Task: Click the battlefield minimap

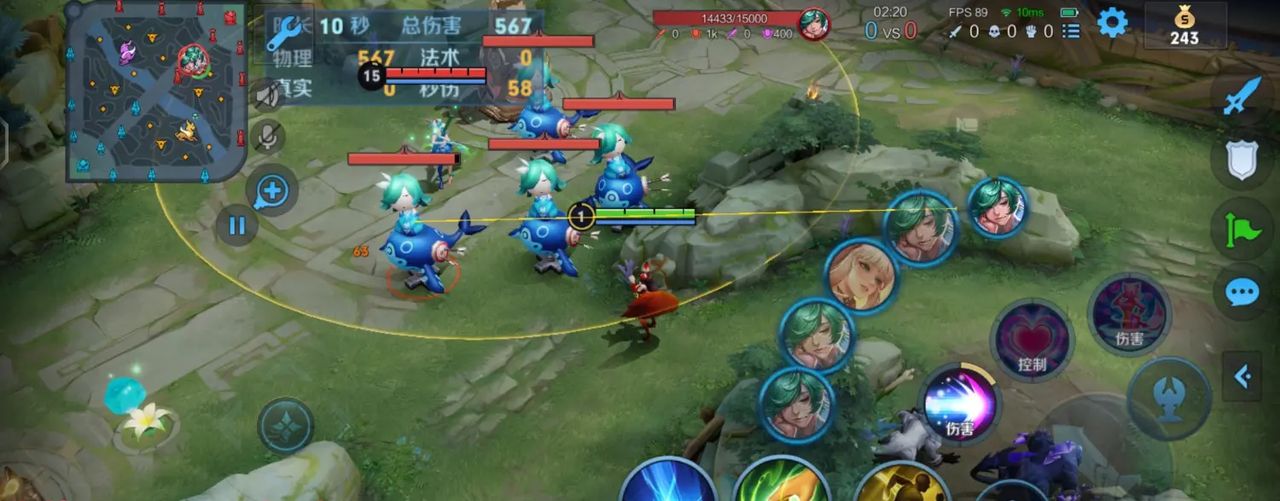Action: point(155,92)
